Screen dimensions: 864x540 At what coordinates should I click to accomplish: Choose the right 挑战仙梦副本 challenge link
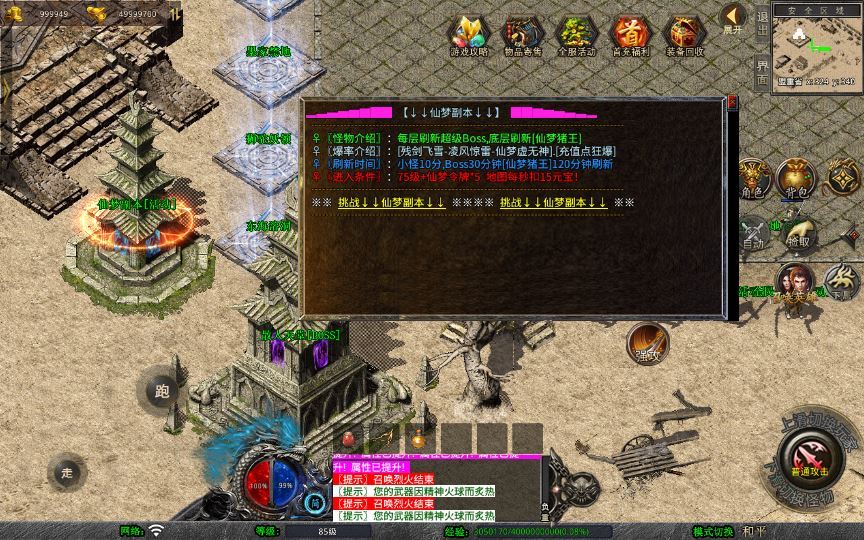pos(553,202)
